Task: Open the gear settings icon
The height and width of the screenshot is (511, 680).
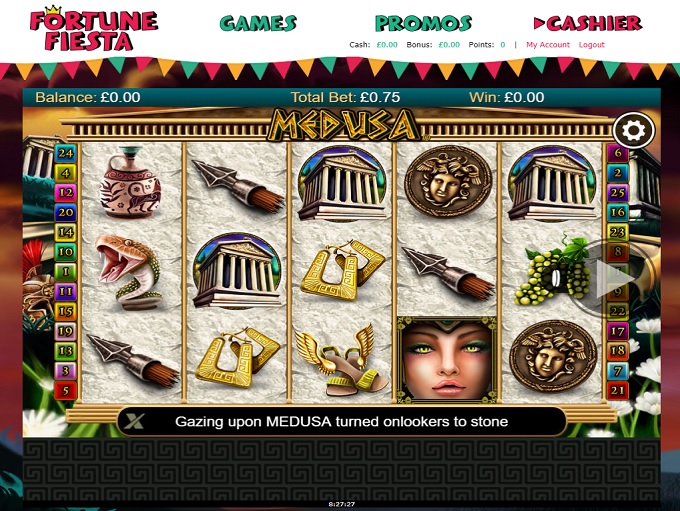Action: pos(633,130)
